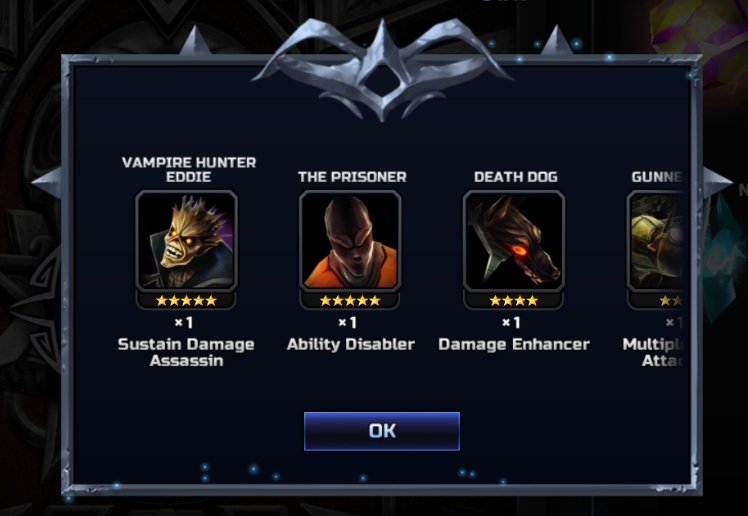Choose The Prisoner character card
This screenshot has height=516, width=748.
pos(350,241)
